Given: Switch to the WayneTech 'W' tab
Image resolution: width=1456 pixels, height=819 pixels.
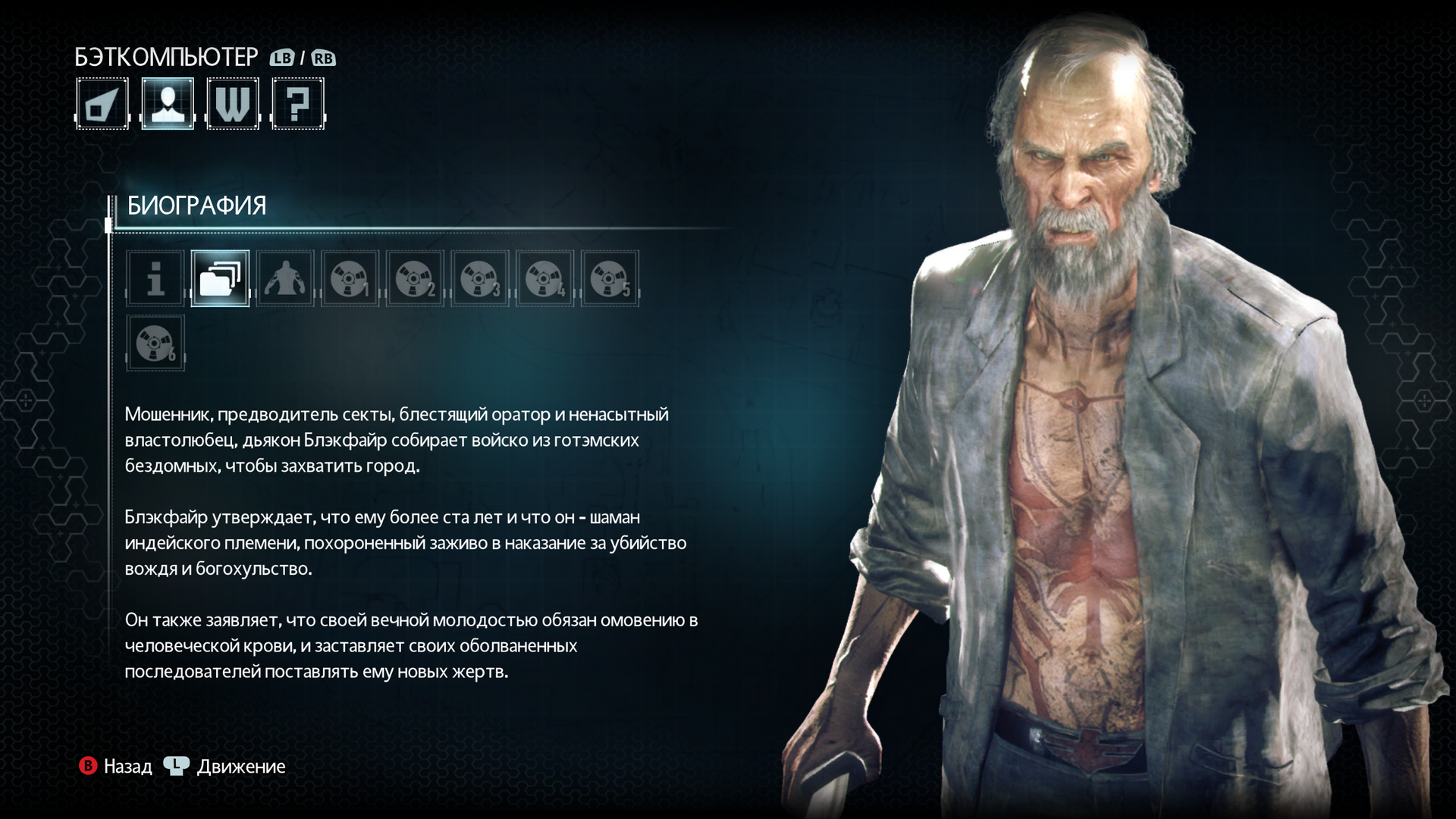Looking at the screenshot, I should tap(233, 104).
